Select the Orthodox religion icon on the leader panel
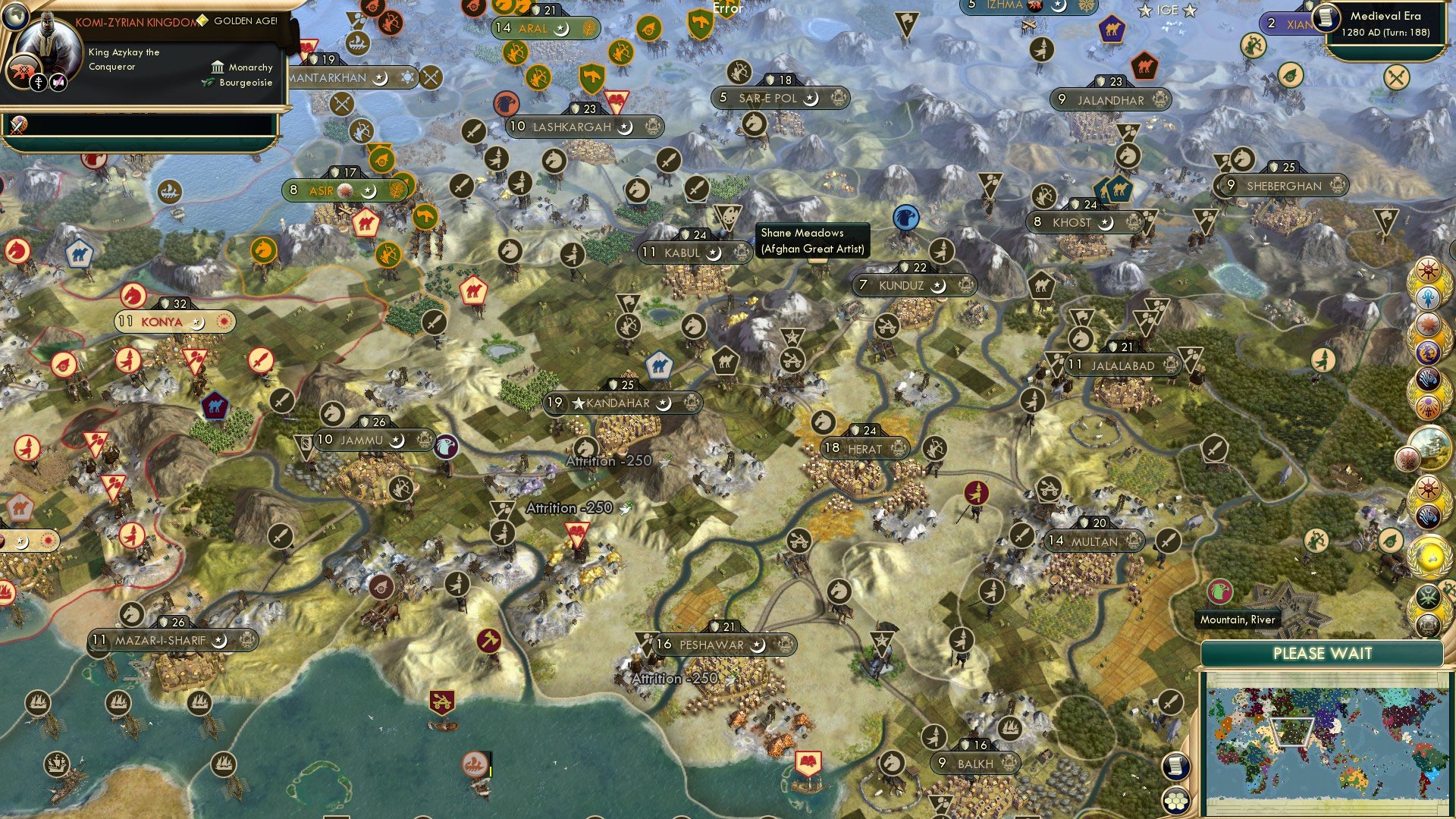The width and height of the screenshot is (1456, 819). coord(39,83)
